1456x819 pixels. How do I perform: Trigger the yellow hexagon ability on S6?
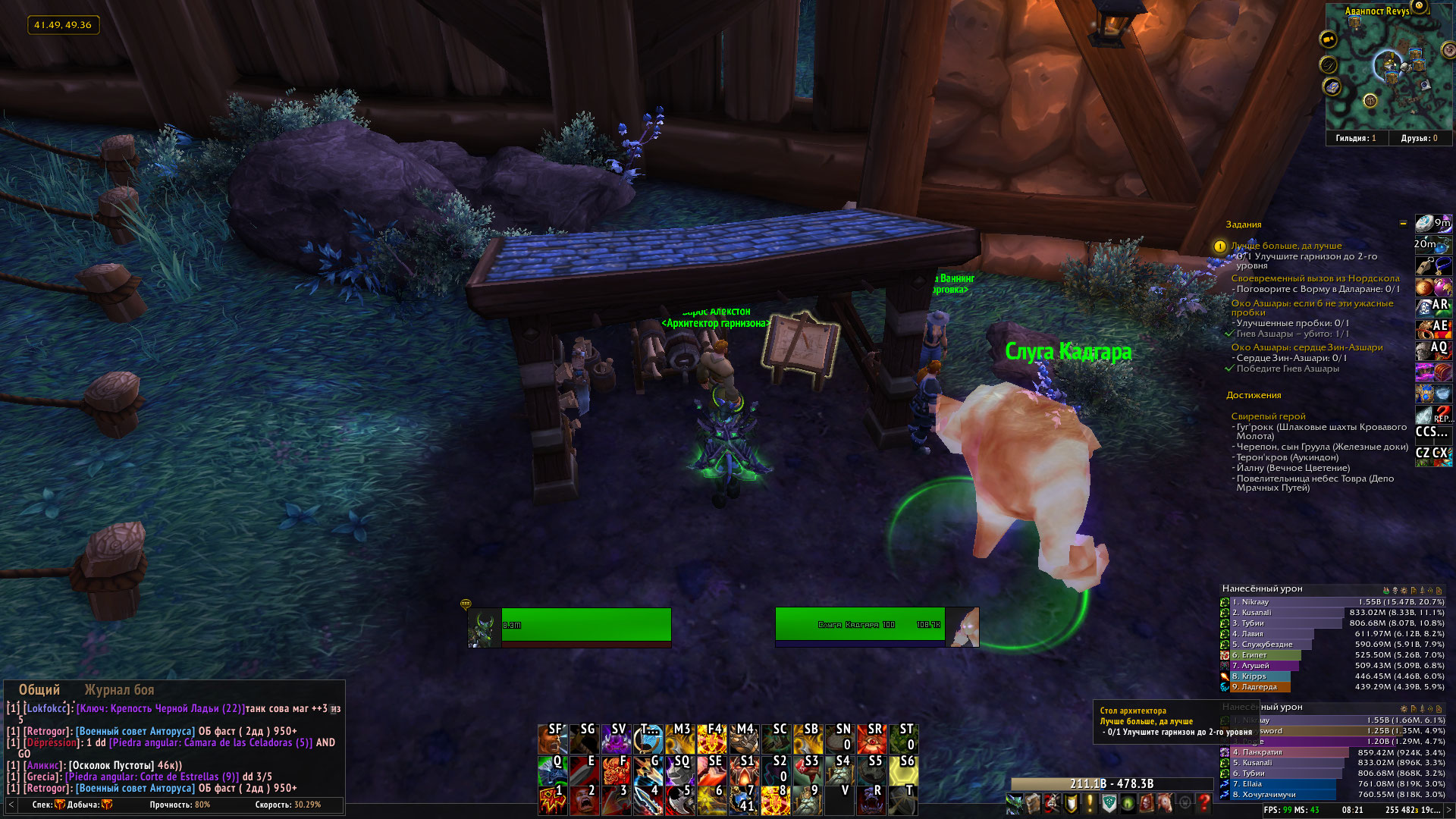click(903, 770)
